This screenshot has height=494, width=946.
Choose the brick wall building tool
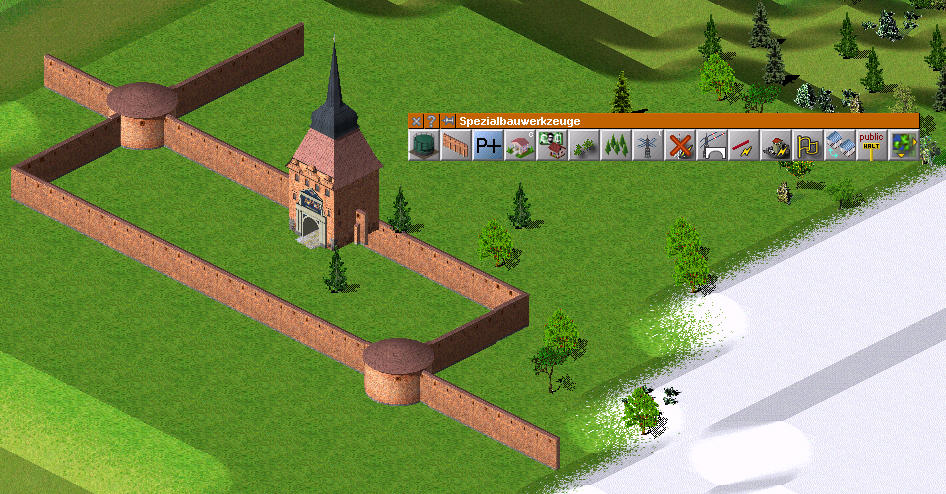coord(455,146)
